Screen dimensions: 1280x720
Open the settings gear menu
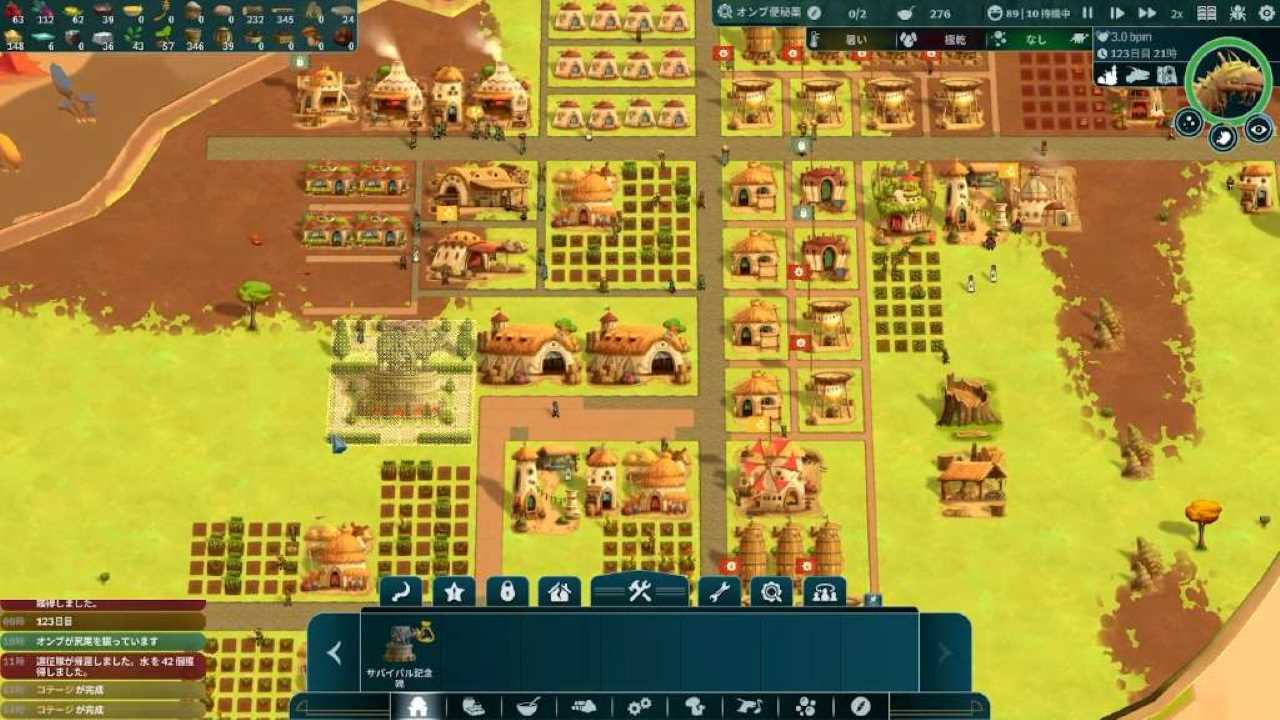(1267, 13)
